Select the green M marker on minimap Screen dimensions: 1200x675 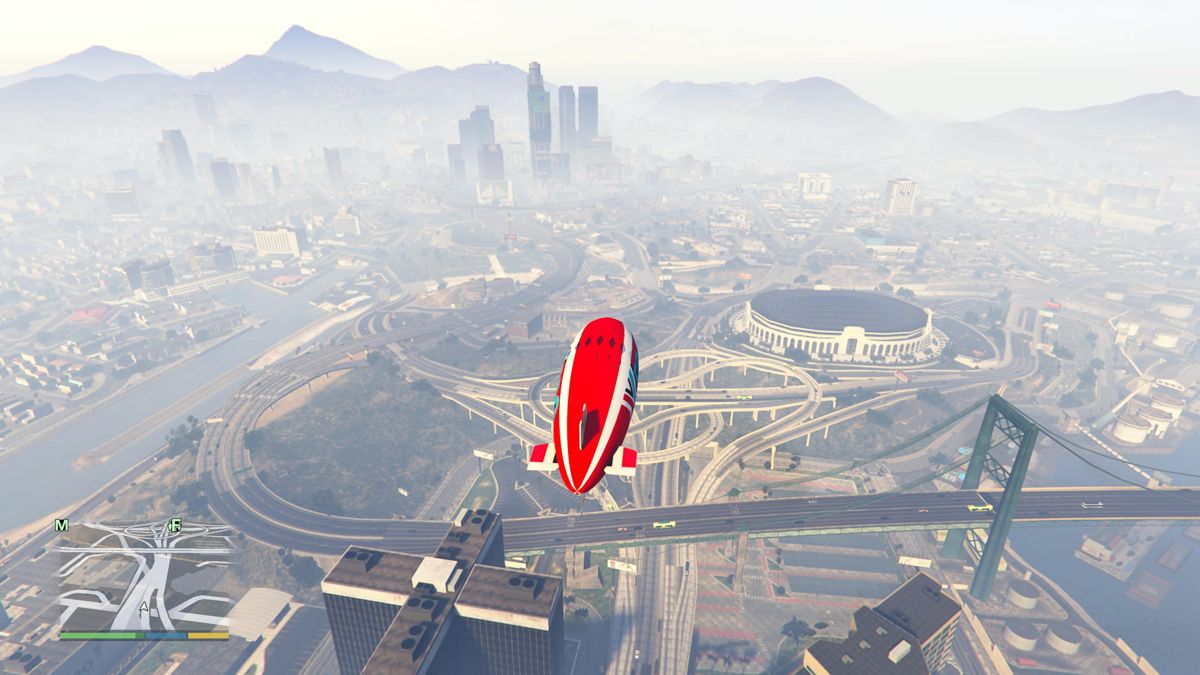62,525
